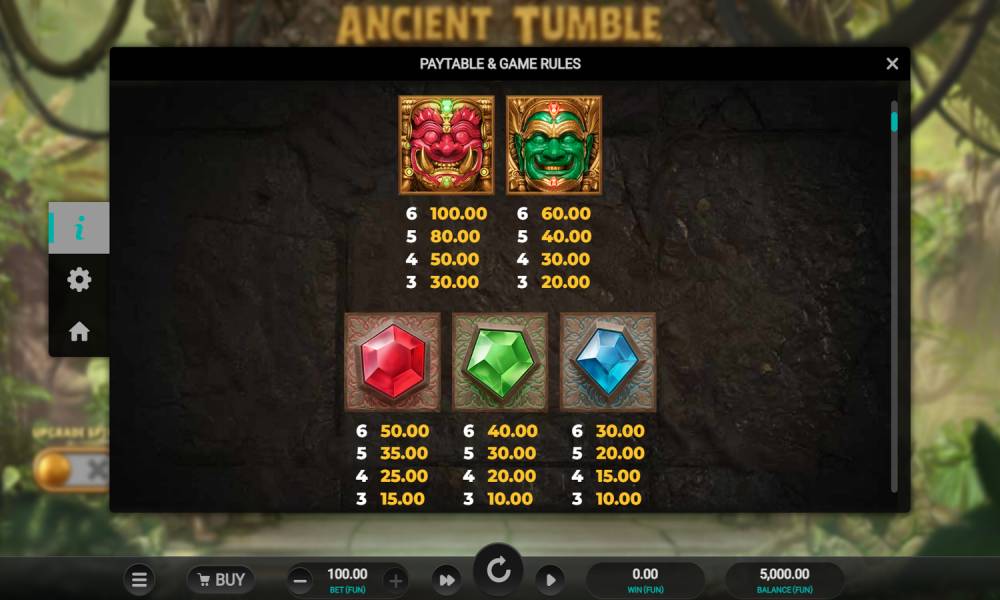The height and width of the screenshot is (600, 1000).
Task: Toggle the fast-forward turbo spin button
Action: pos(447,580)
